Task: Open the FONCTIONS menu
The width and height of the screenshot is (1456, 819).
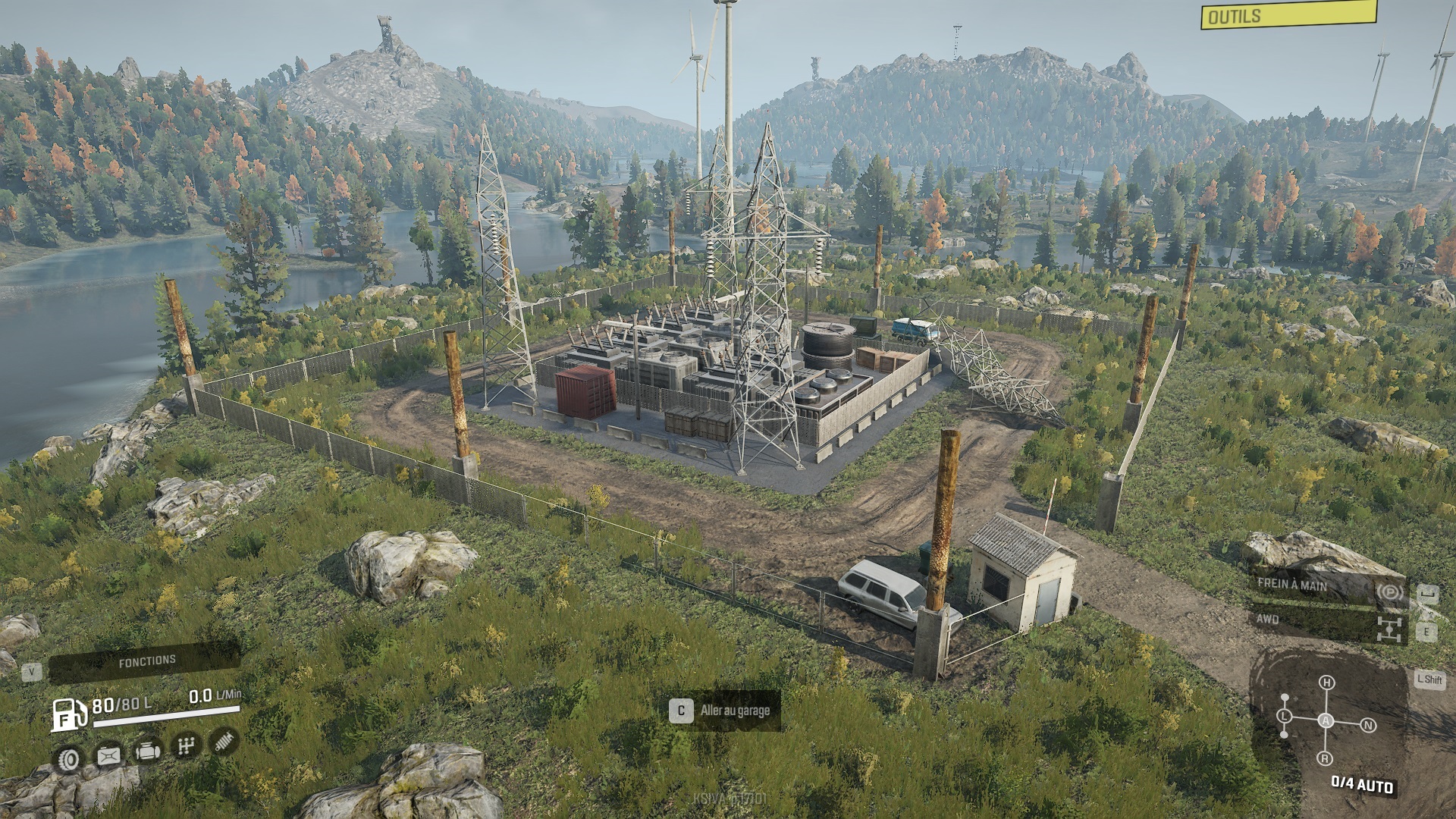Action: coord(146,662)
